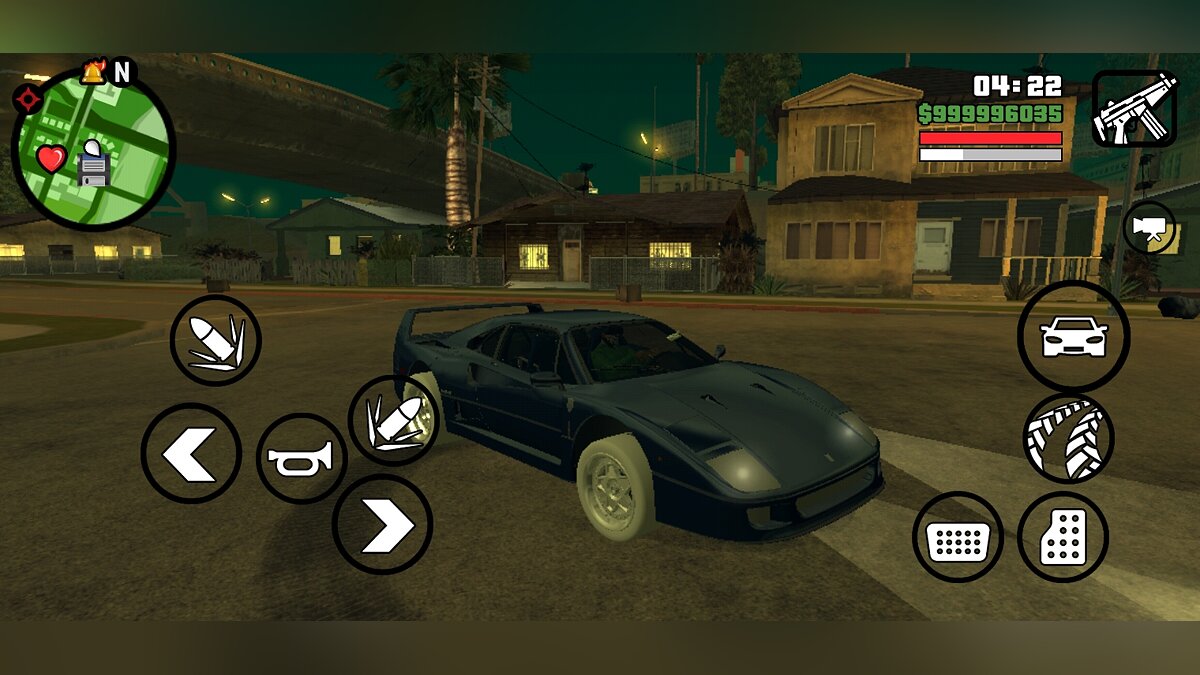Viewport: 1200px width, 675px height.
Task: Tap the accelerator pedal button
Action: 1062,537
